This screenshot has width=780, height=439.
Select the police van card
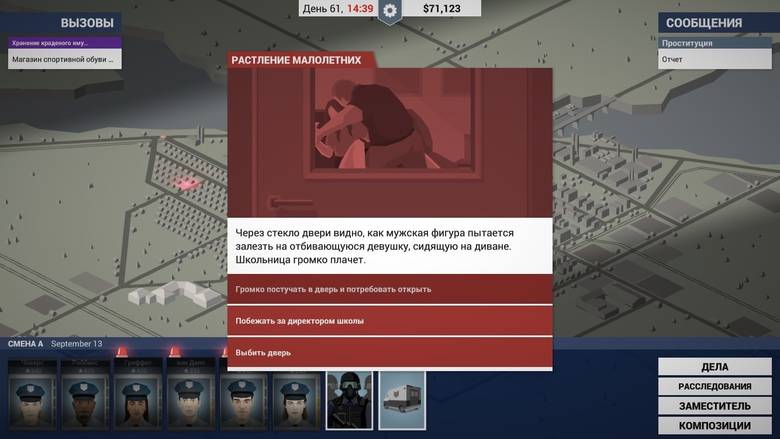click(402, 400)
